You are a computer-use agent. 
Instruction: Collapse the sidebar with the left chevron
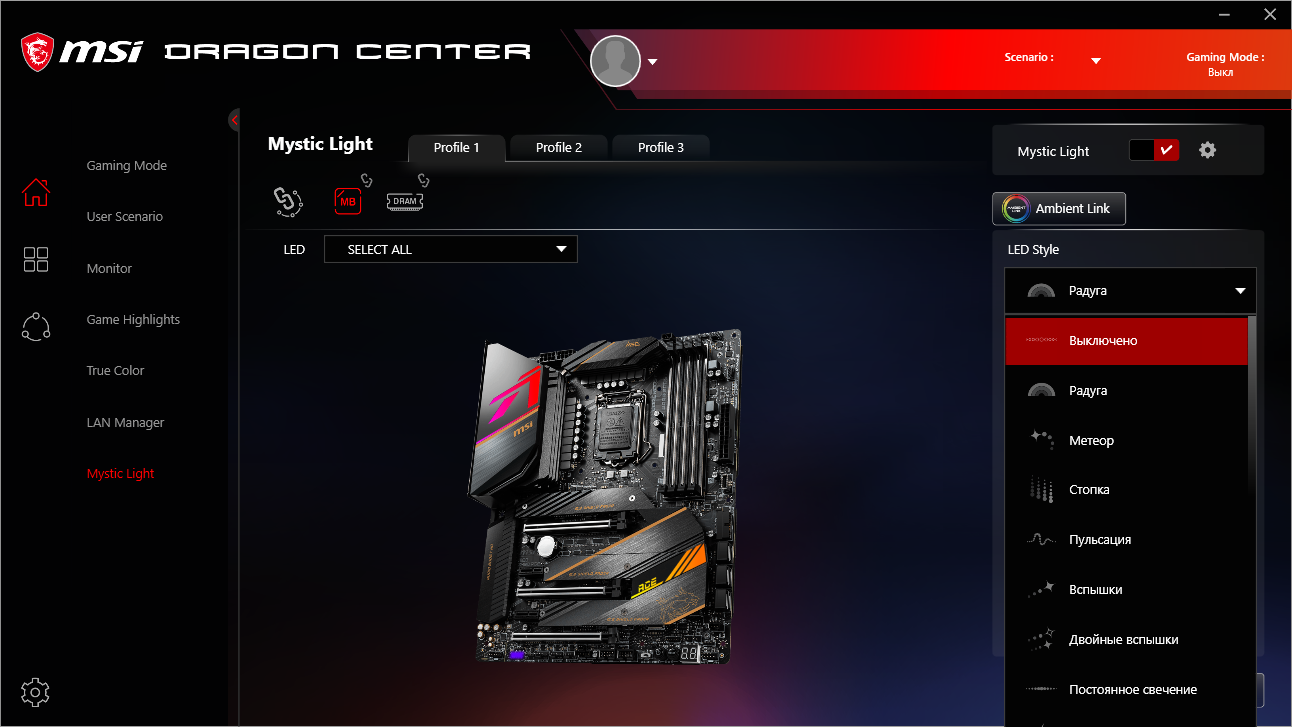point(233,119)
